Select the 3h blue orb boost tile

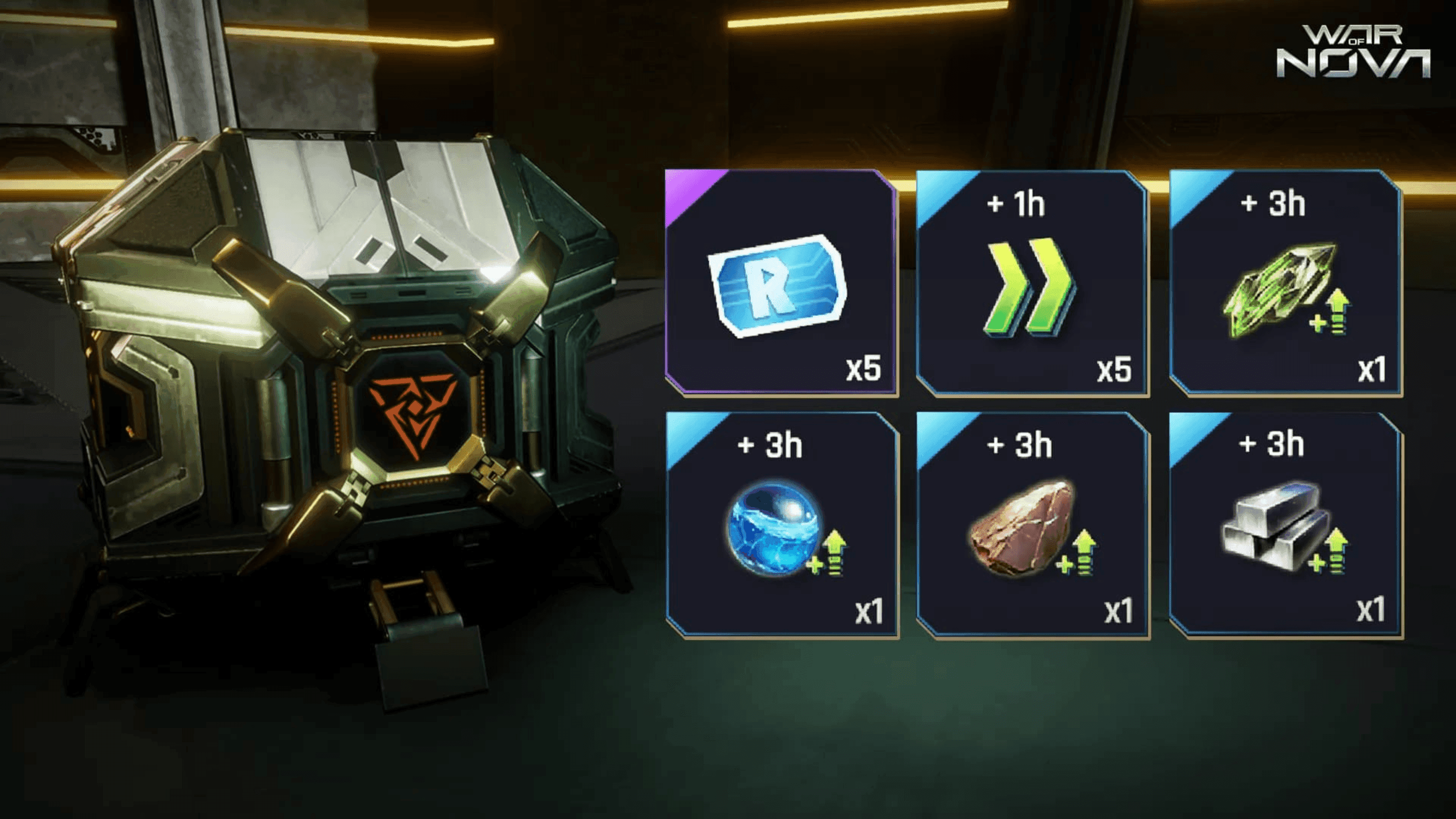782,525
